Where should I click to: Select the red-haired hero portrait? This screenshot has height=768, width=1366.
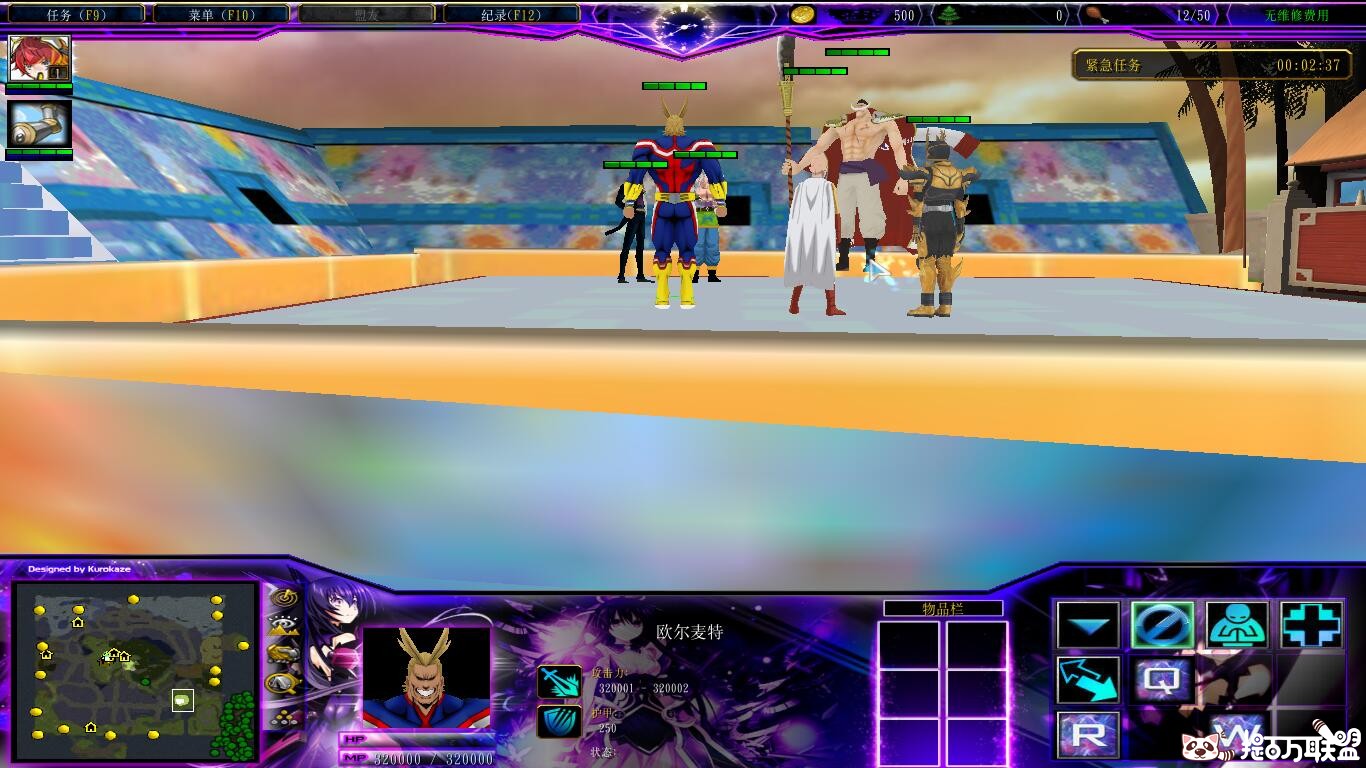(39, 59)
